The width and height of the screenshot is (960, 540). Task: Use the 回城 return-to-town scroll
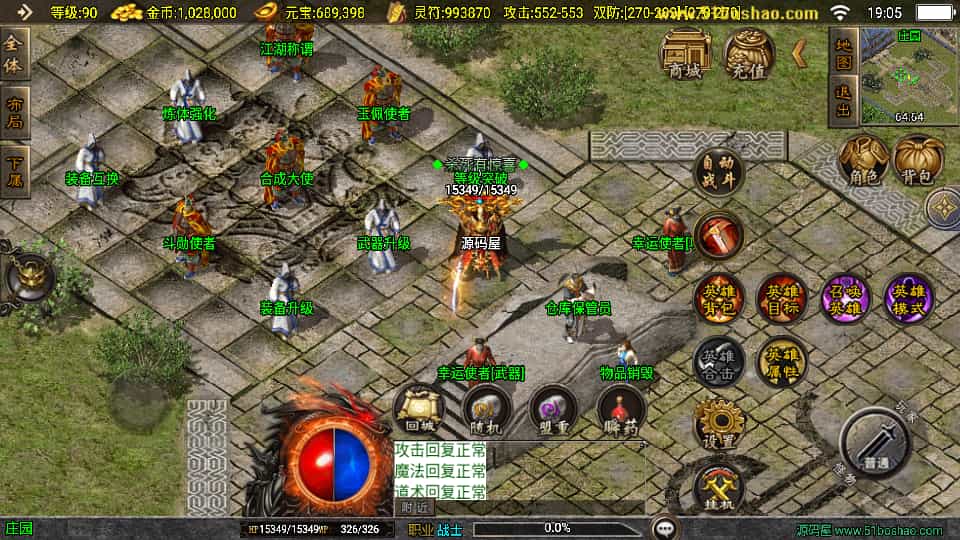click(x=418, y=409)
